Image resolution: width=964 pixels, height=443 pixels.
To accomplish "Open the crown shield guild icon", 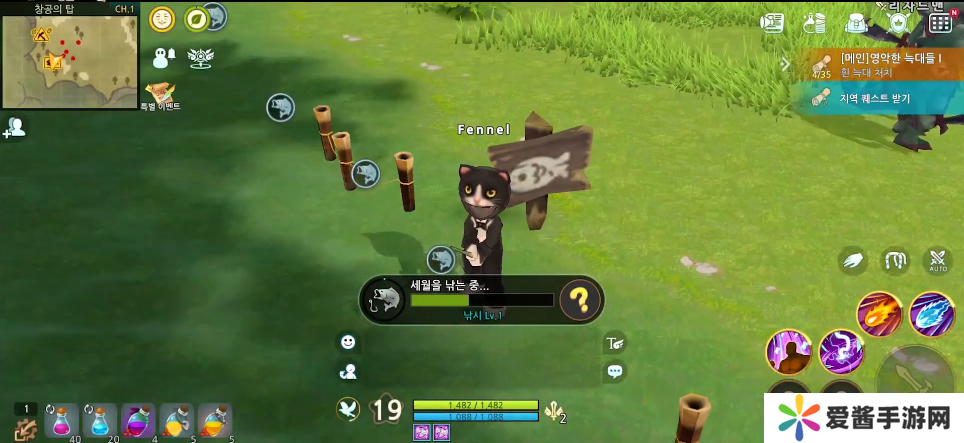I will [x=898, y=22].
